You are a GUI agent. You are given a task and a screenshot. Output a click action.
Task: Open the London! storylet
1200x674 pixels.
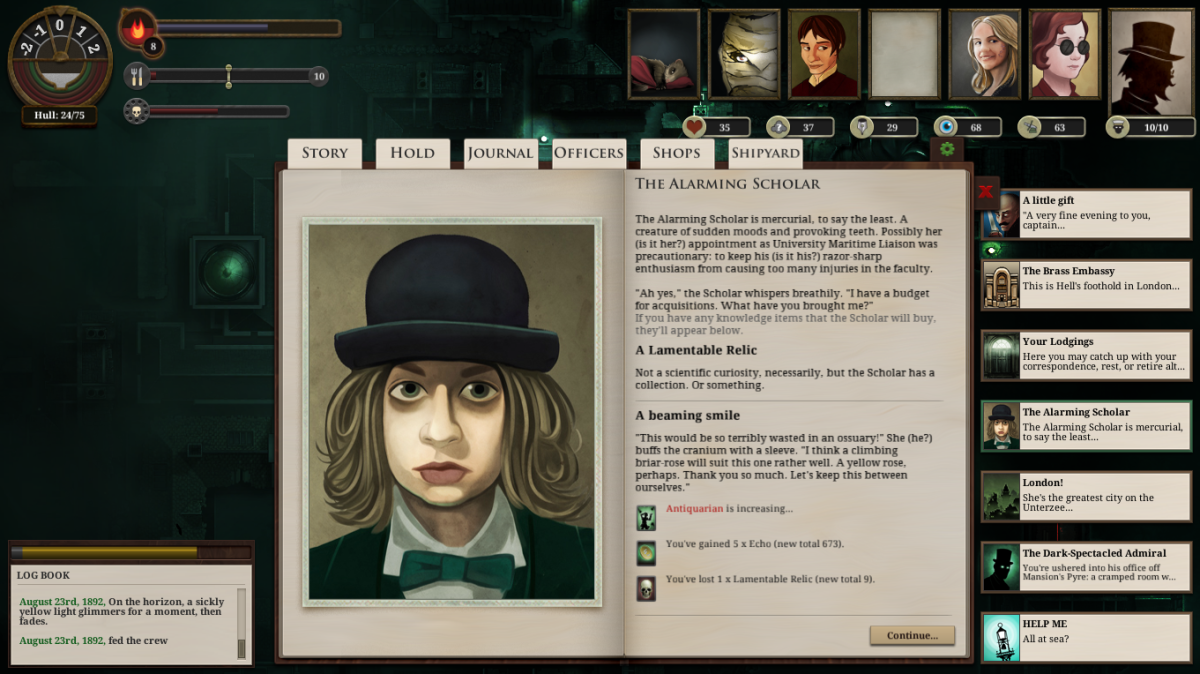(x=1085, y=496)
